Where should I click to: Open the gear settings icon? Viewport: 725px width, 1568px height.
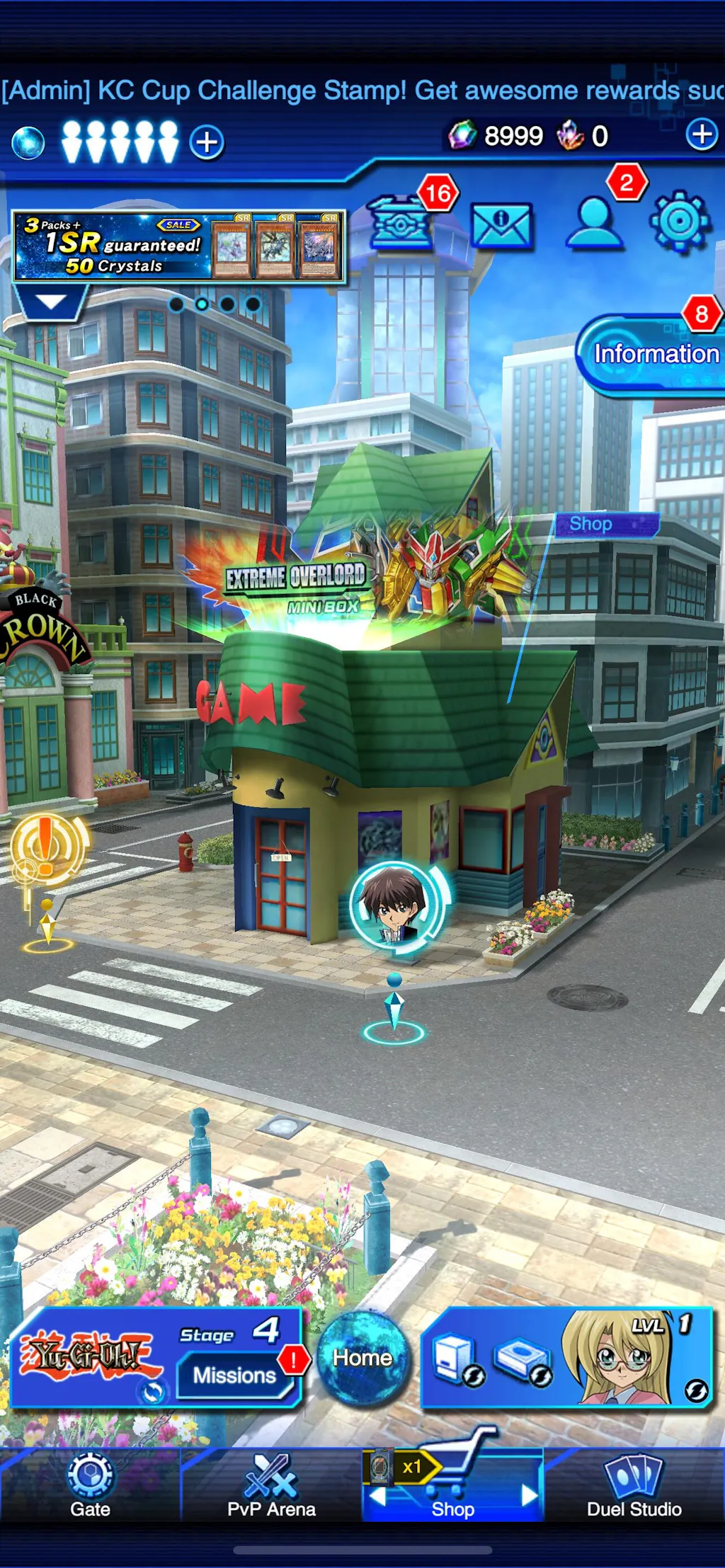[x=679, y=222]
